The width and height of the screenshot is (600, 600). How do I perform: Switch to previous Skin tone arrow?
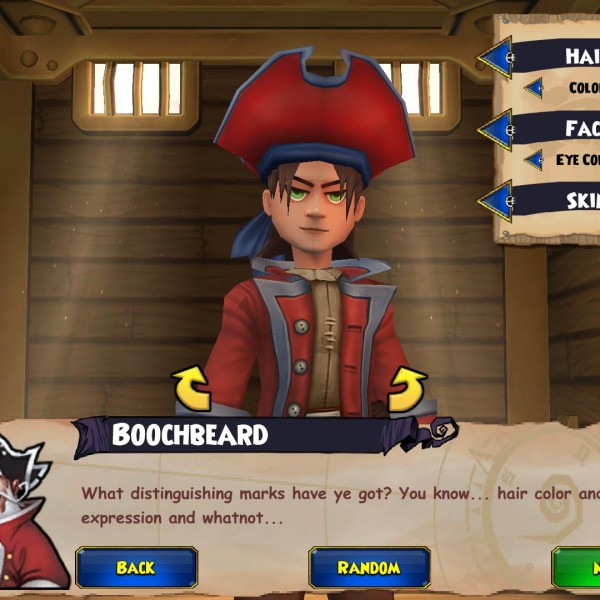496,200
